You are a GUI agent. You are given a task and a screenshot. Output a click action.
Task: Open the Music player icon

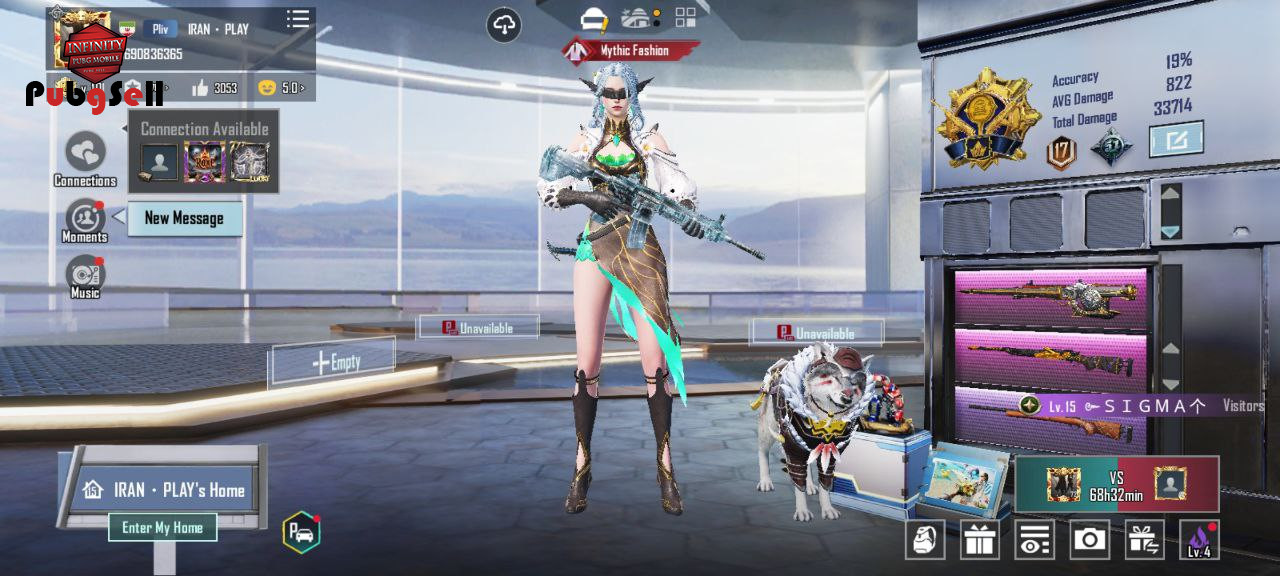pos(85,275)
